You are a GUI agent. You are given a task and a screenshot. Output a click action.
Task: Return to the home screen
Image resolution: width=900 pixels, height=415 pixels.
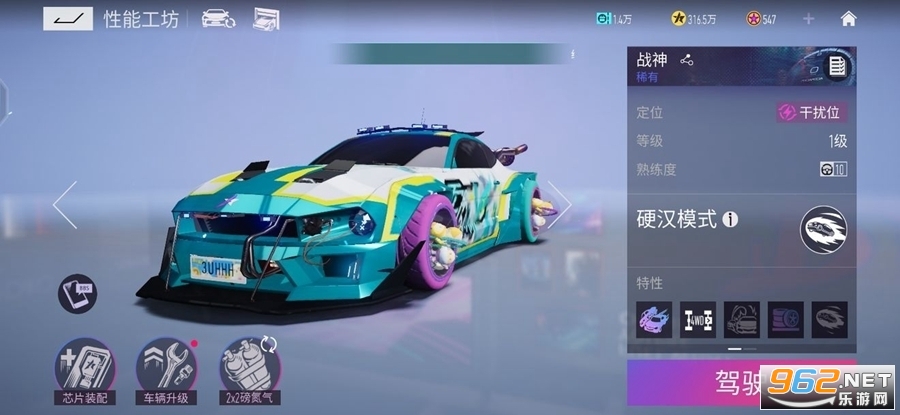(848, 18)
